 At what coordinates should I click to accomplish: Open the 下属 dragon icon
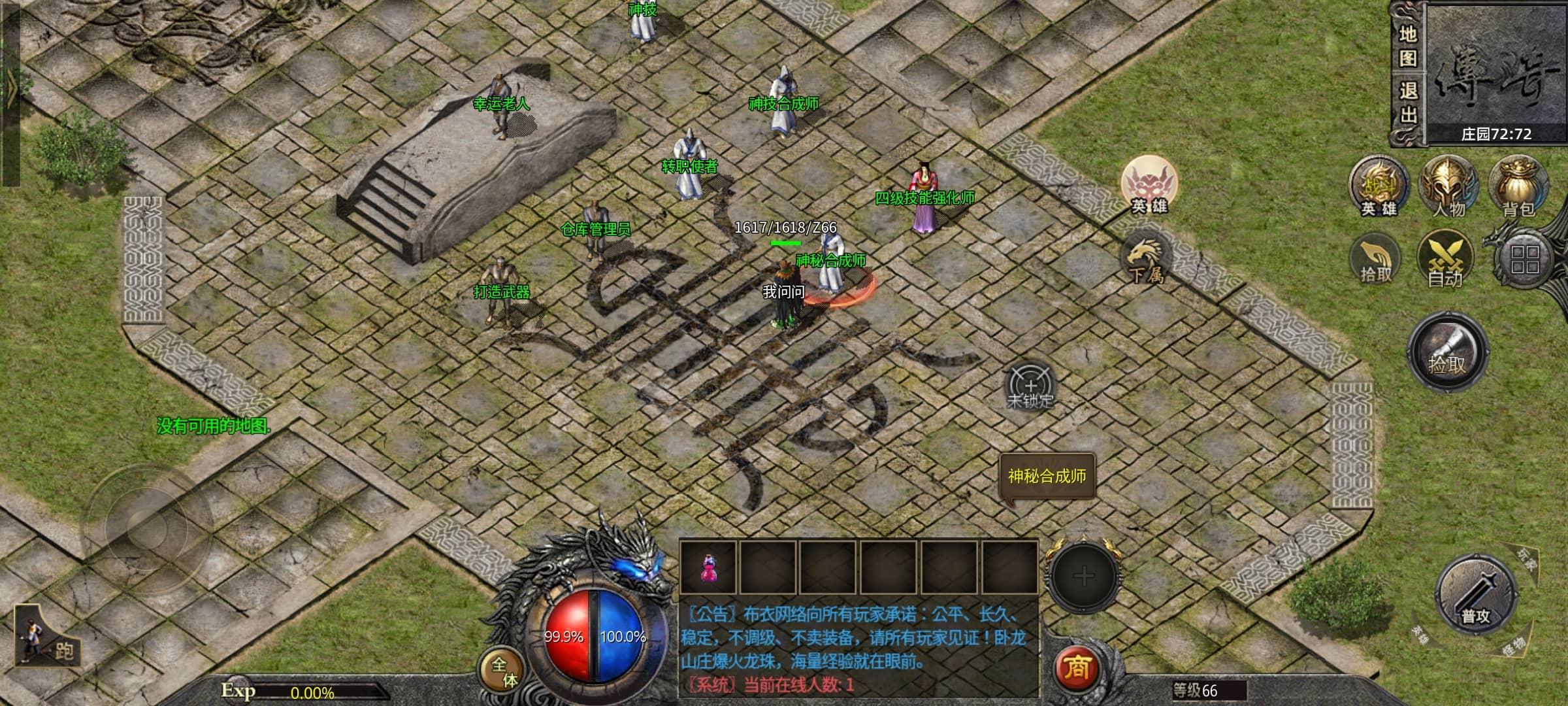(x=1146, y=260)
